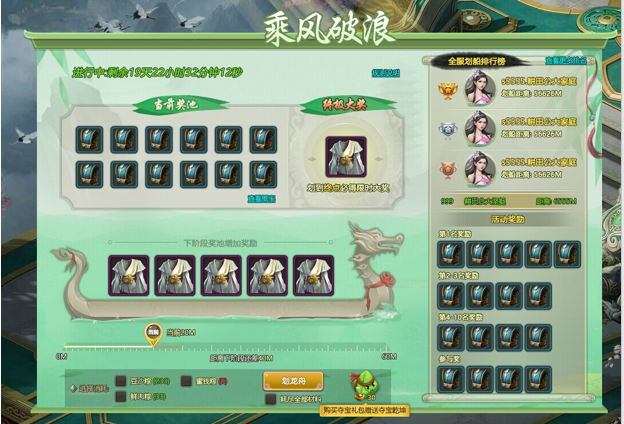Select the bronze trophy third-place player row
Screen dimensions: 624x424
(x=510, y=170)
